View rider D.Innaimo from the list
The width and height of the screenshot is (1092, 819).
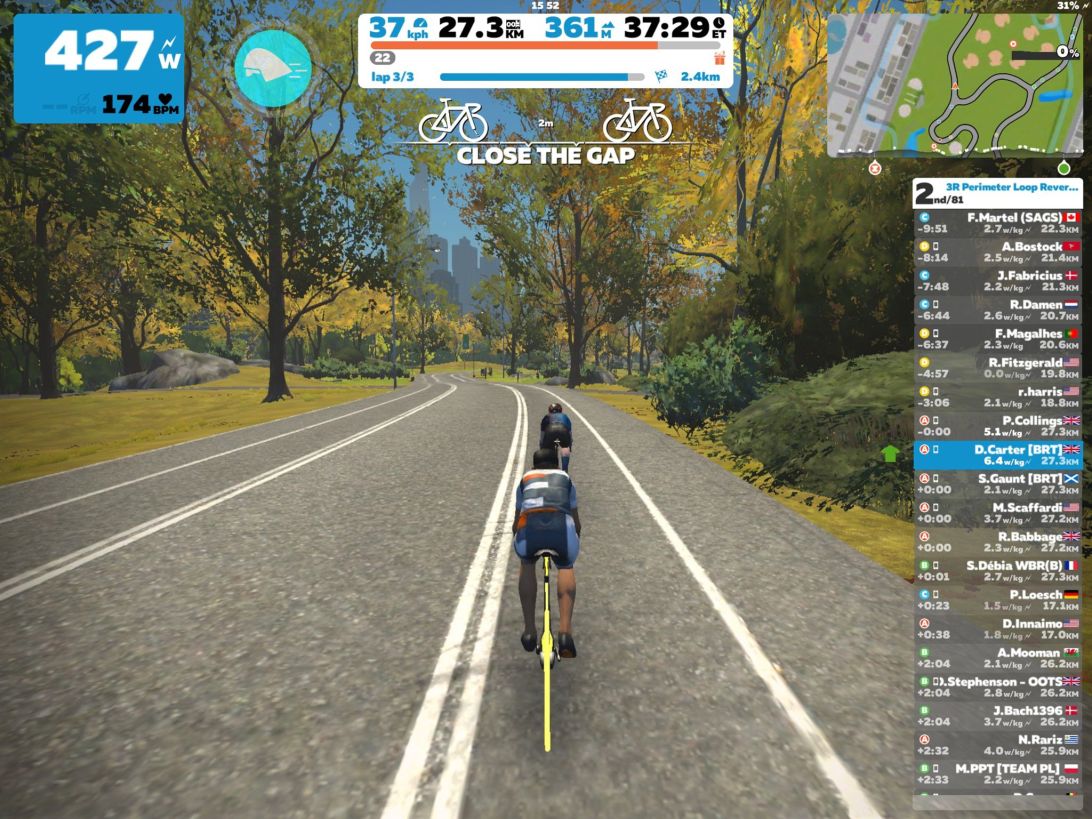tap(997, 629)
